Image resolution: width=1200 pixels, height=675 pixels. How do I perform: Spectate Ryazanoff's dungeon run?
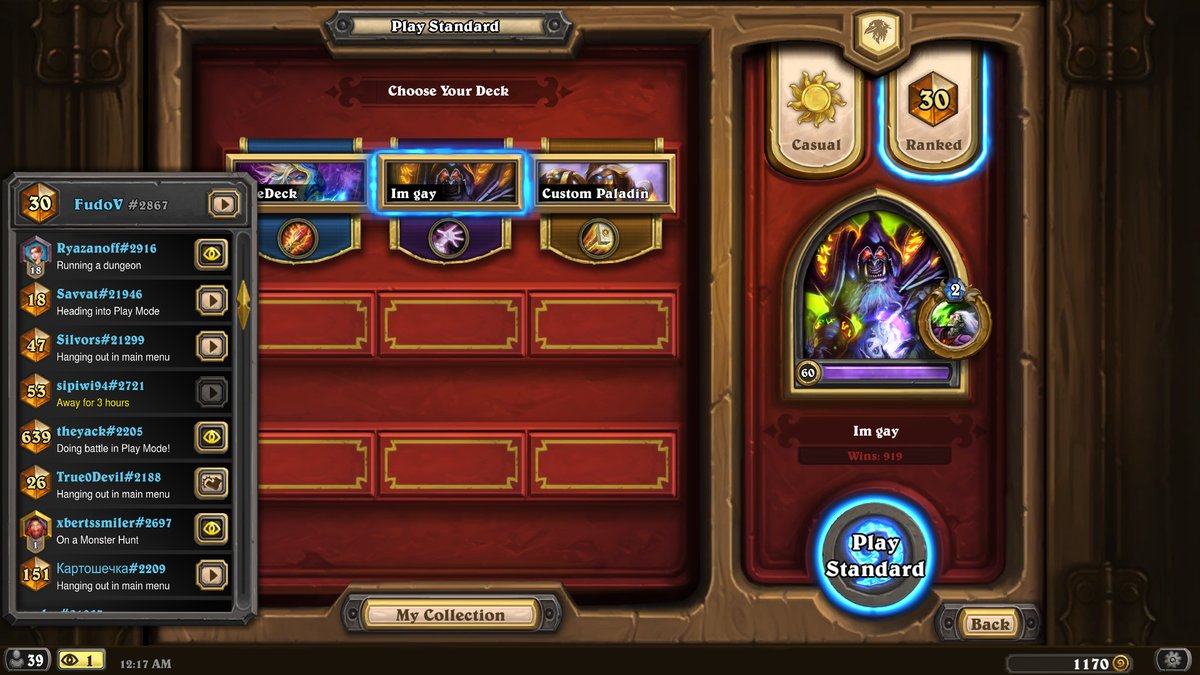(x=211, y=255)
